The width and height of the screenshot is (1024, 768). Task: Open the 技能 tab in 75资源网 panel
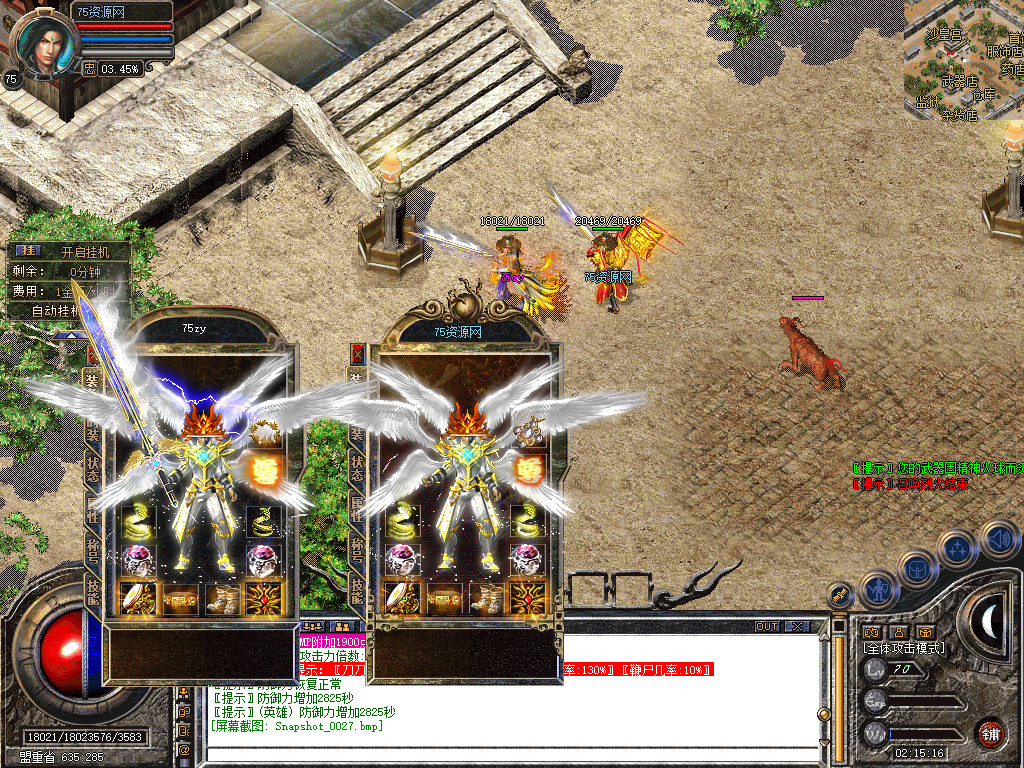(x=356, y=590)
